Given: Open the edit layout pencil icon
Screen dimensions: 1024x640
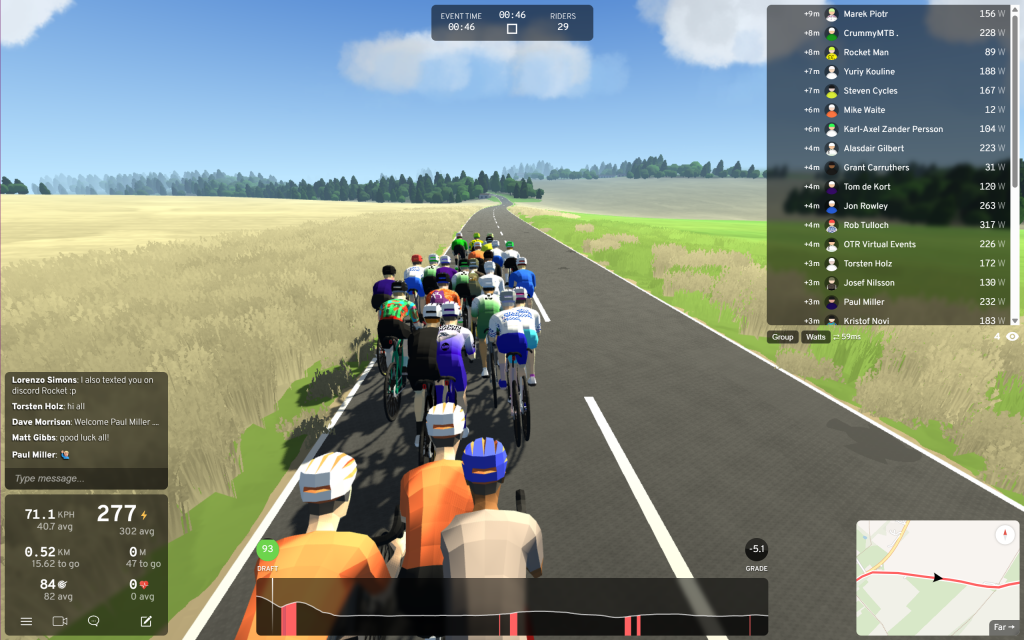Looking at the screenshot, I should click(x=146, y=621).
